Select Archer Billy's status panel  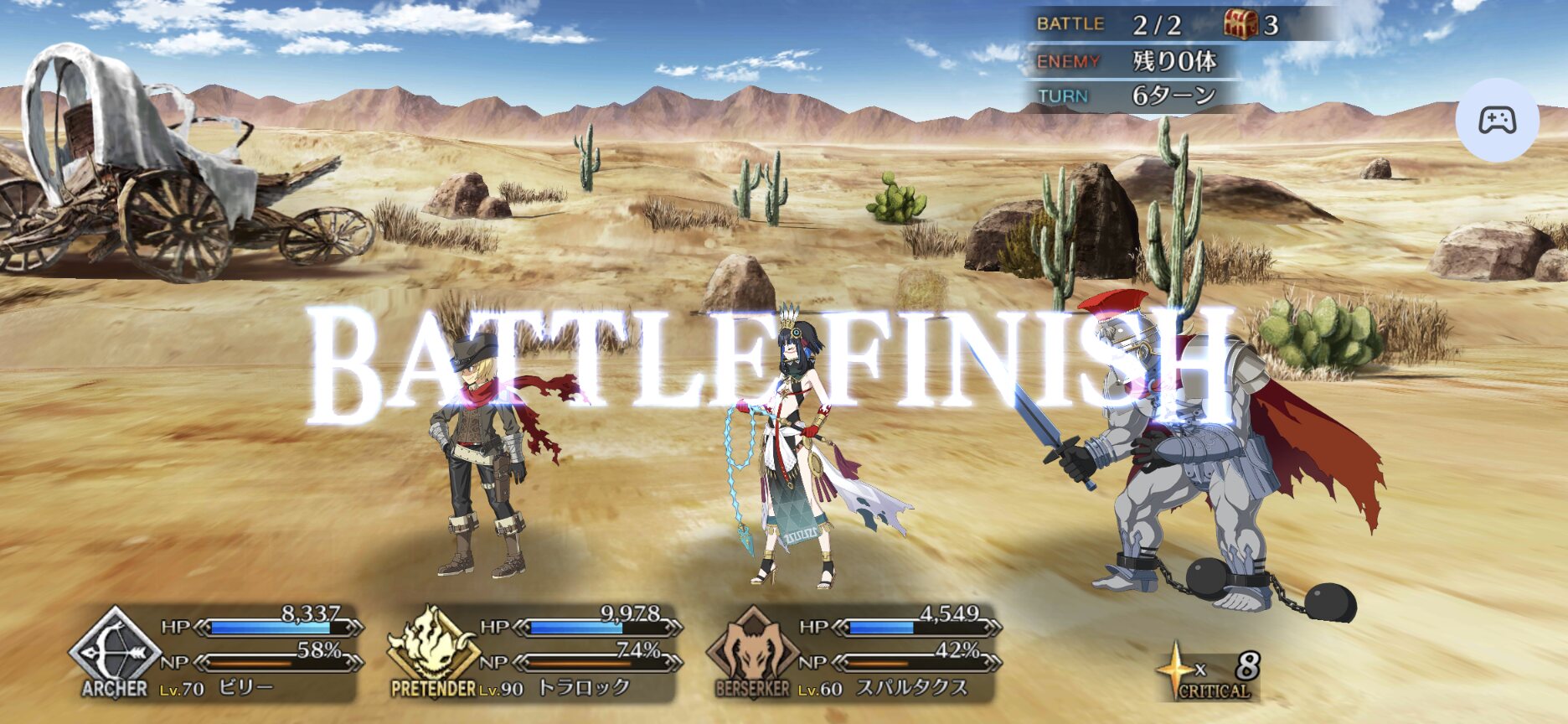click(x=218, y=654)
